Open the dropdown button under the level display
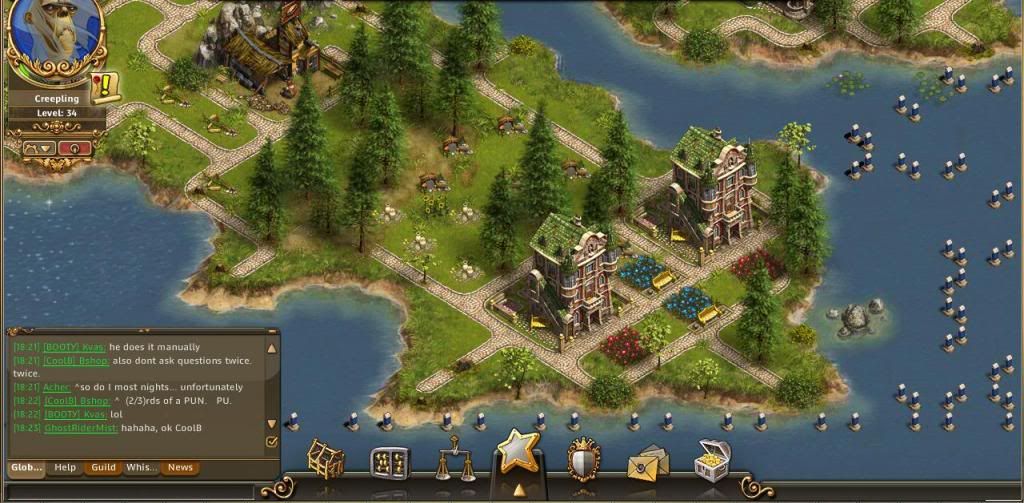Viewport: 1024px width, 503px height. point(40,147)
